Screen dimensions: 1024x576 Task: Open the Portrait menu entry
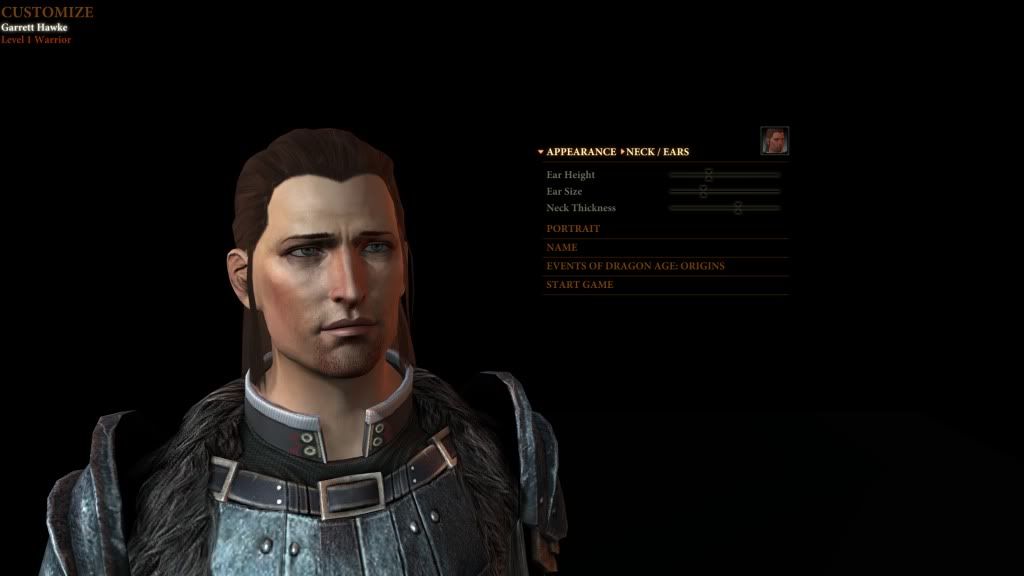point(573,229)
